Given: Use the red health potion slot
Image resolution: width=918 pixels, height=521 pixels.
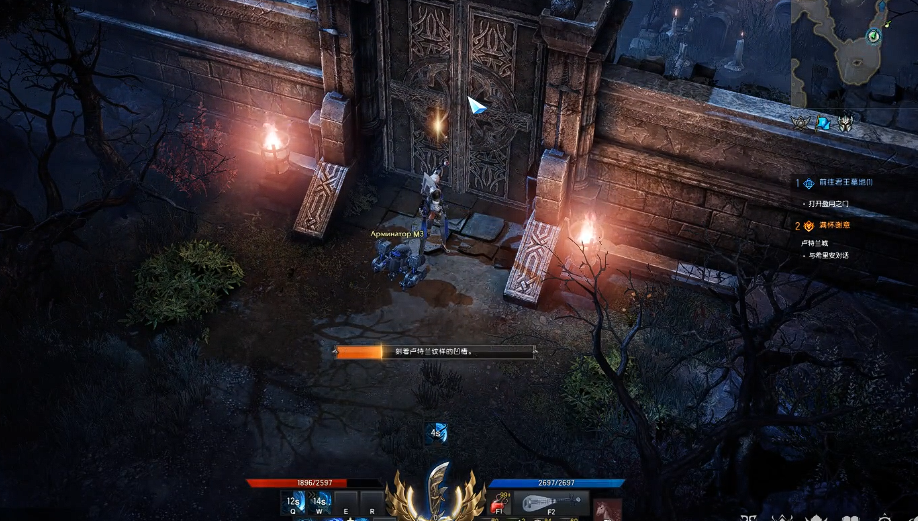Looking at the screenshot, I should click(500, 505).
